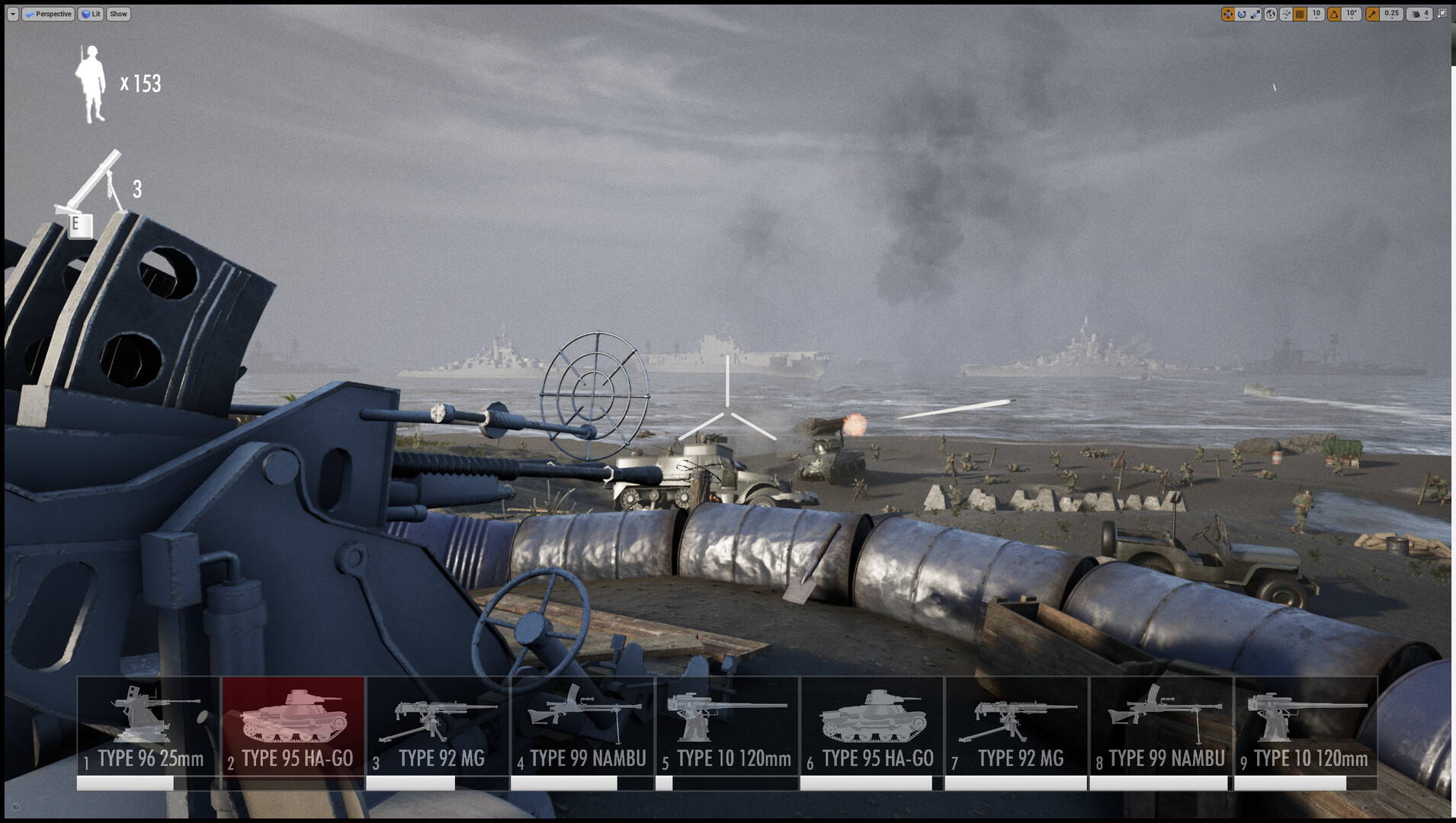Select the Scale tool
Screen dimensions: 1456x823
coord(1255,14)
